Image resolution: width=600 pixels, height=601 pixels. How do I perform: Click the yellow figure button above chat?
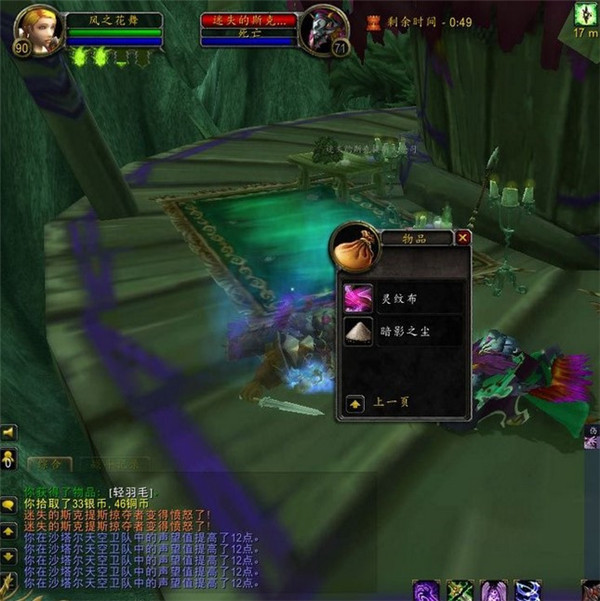click(x=8, y=458)
